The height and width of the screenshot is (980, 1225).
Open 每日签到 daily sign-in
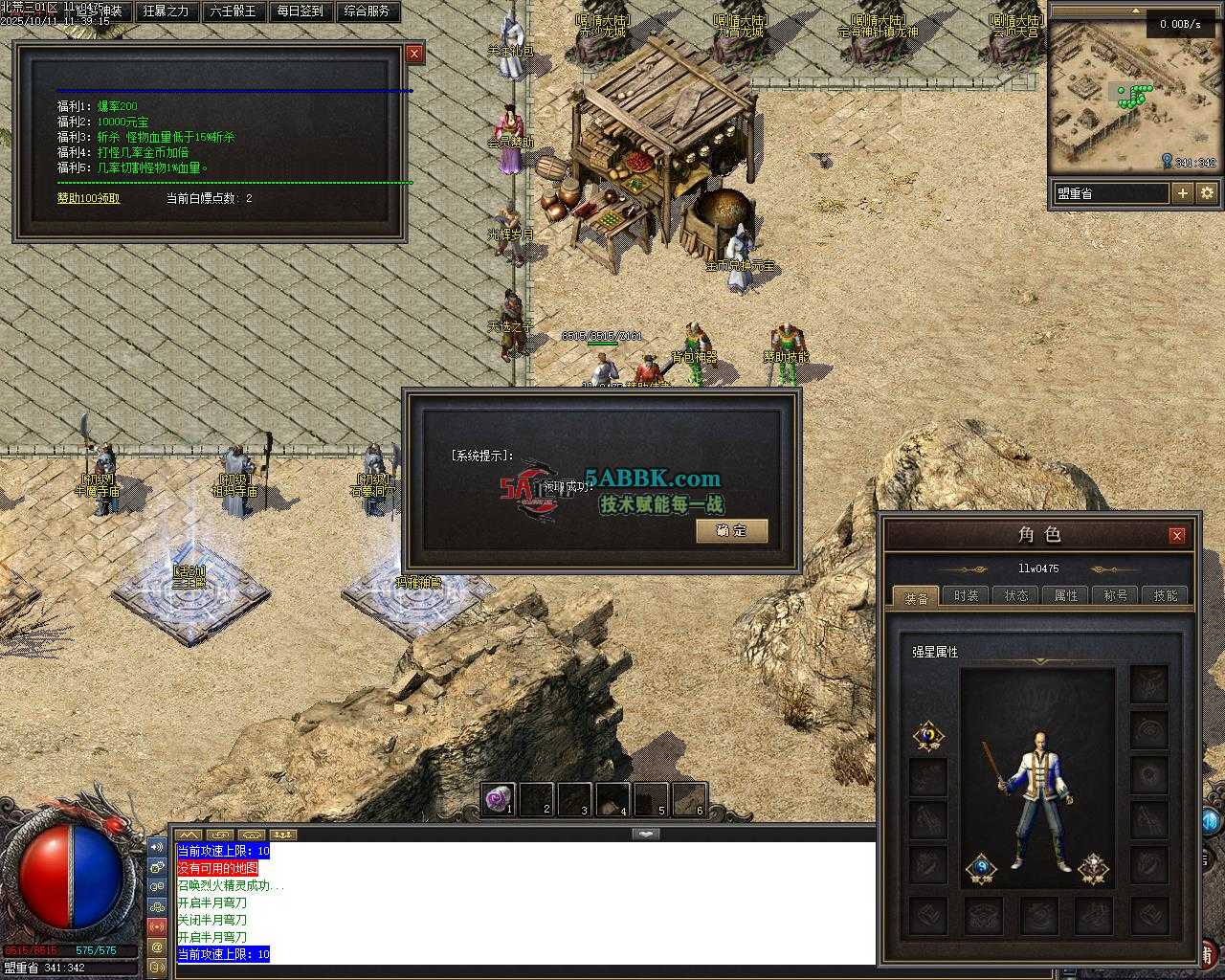pyautogui.click(x=300, y=11)
